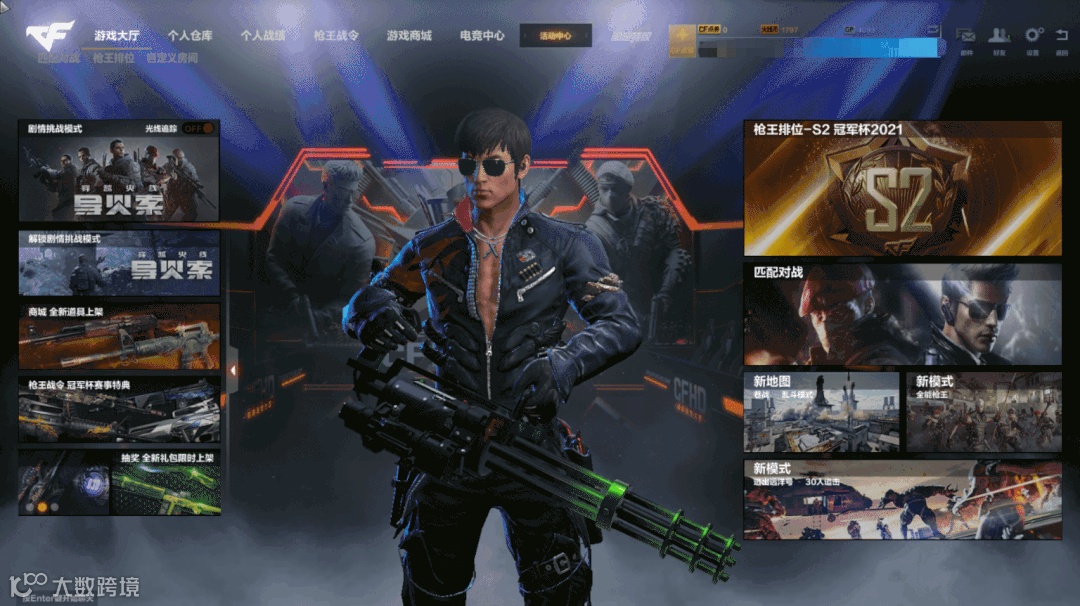Open the 电竞中心 esports center tab

tap(482, 36)
